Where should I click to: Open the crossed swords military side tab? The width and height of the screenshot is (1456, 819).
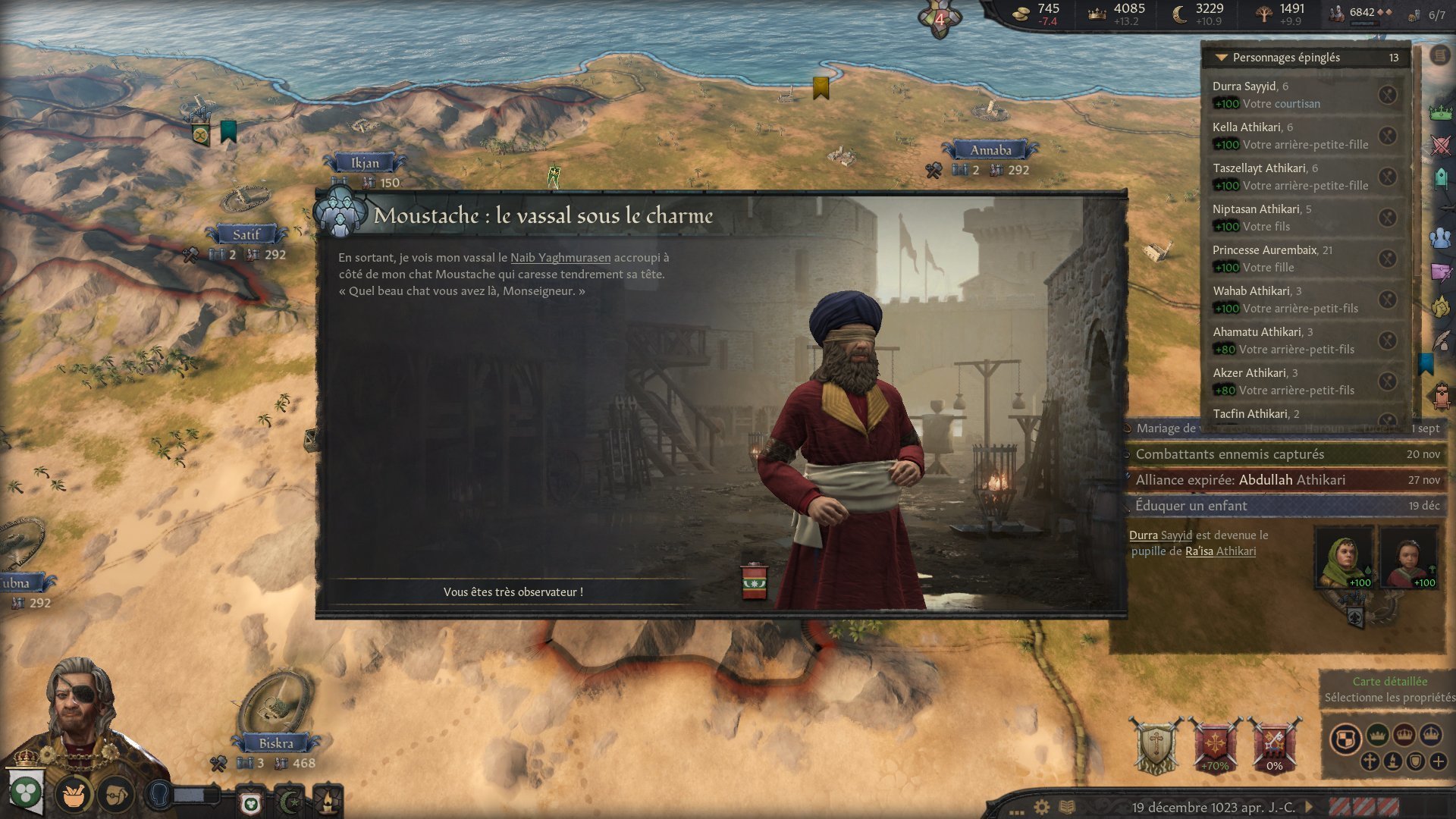[x=1440, y=144]
